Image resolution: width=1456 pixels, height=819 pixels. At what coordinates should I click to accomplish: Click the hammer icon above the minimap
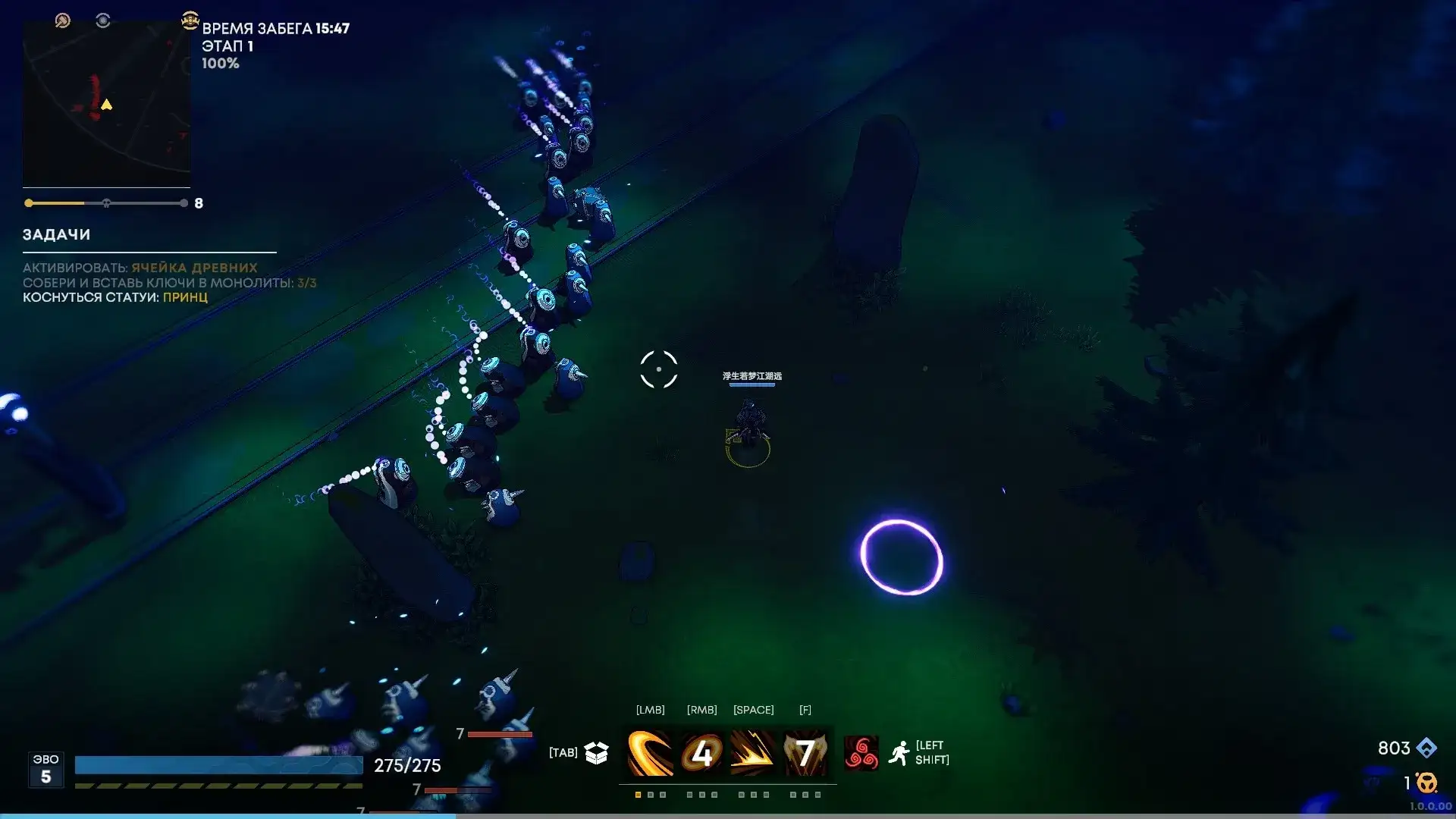63,20
